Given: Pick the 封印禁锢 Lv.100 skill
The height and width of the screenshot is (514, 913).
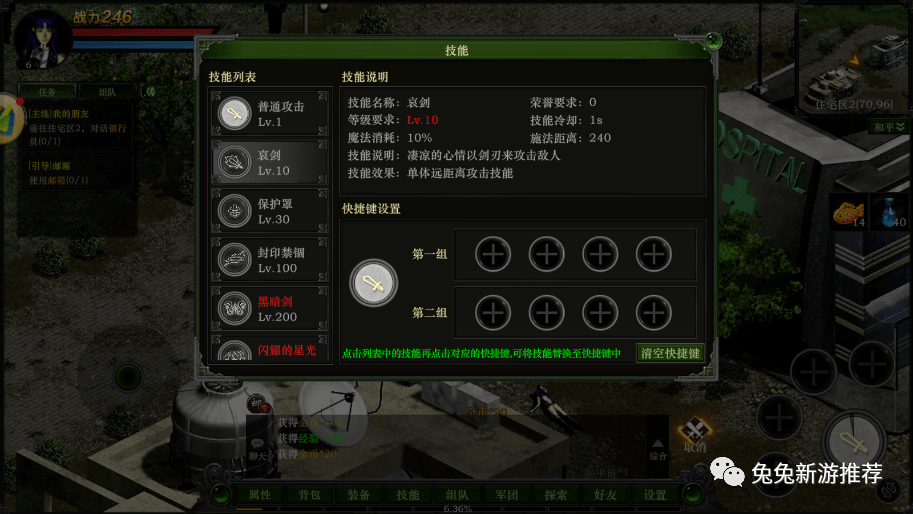Looking at the screenshot, I should pyautogui.click(x=268, y=260).
